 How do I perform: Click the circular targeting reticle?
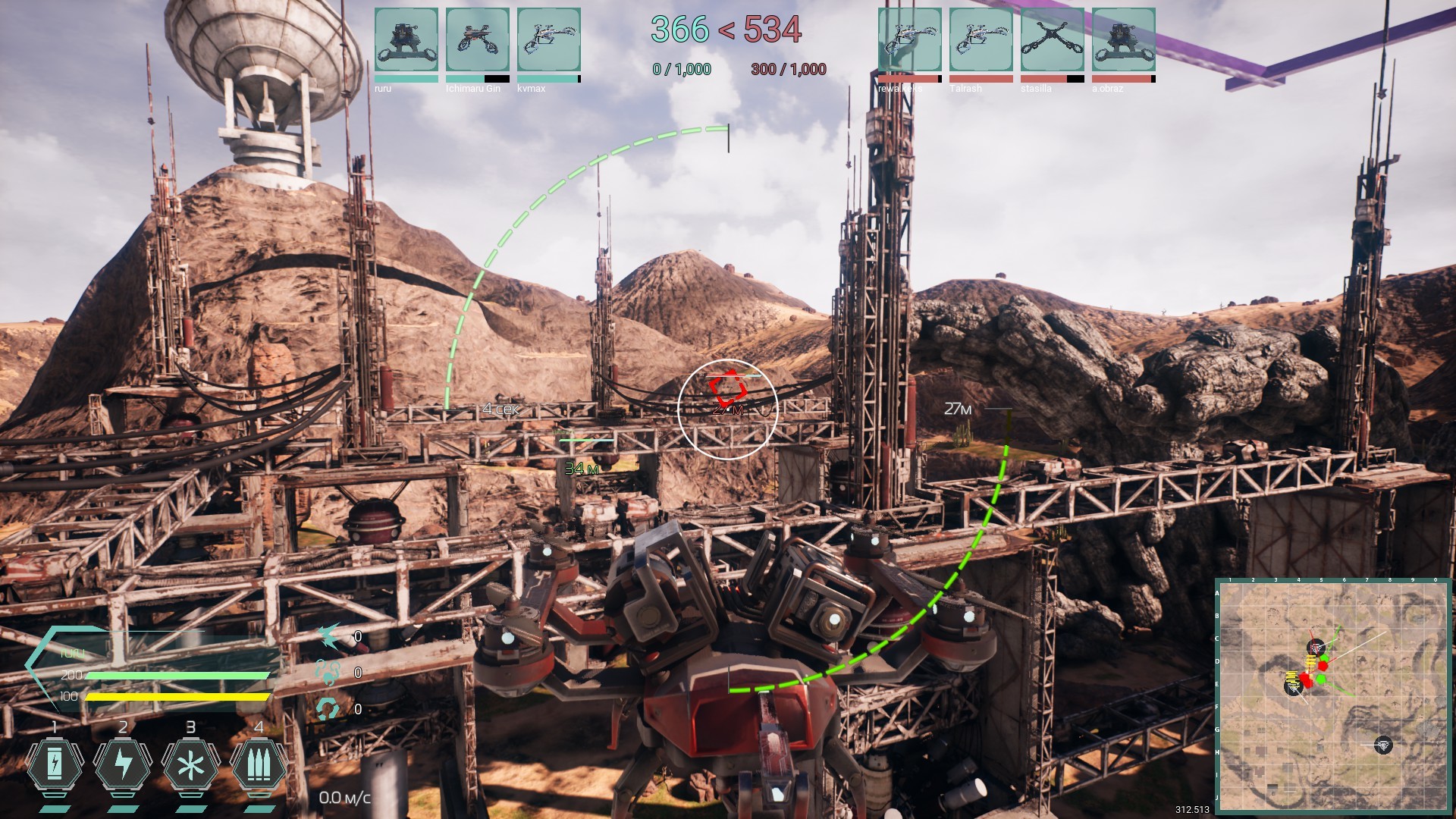726,408
